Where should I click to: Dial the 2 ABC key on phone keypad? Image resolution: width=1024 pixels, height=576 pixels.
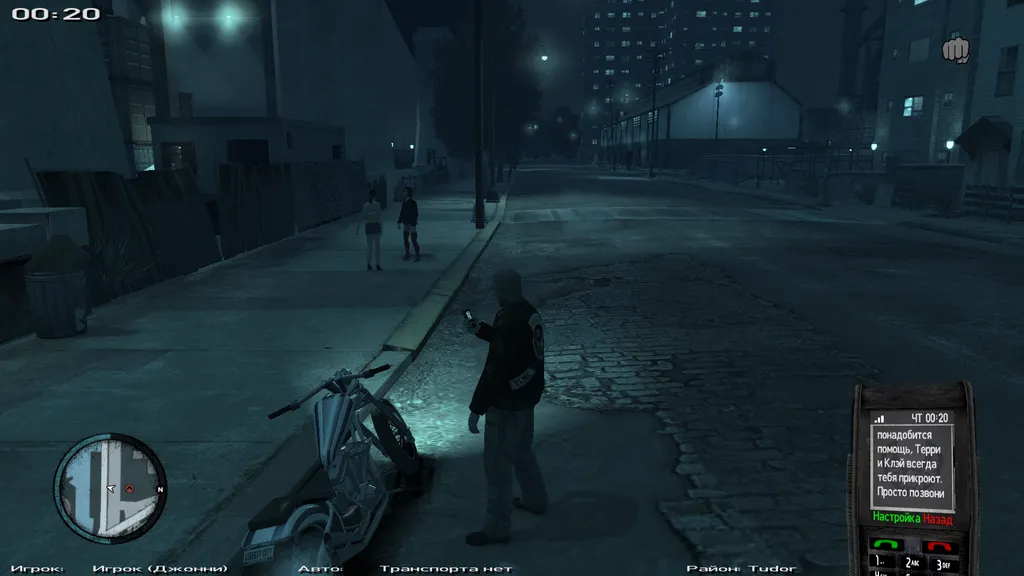[x=914, y=564]
